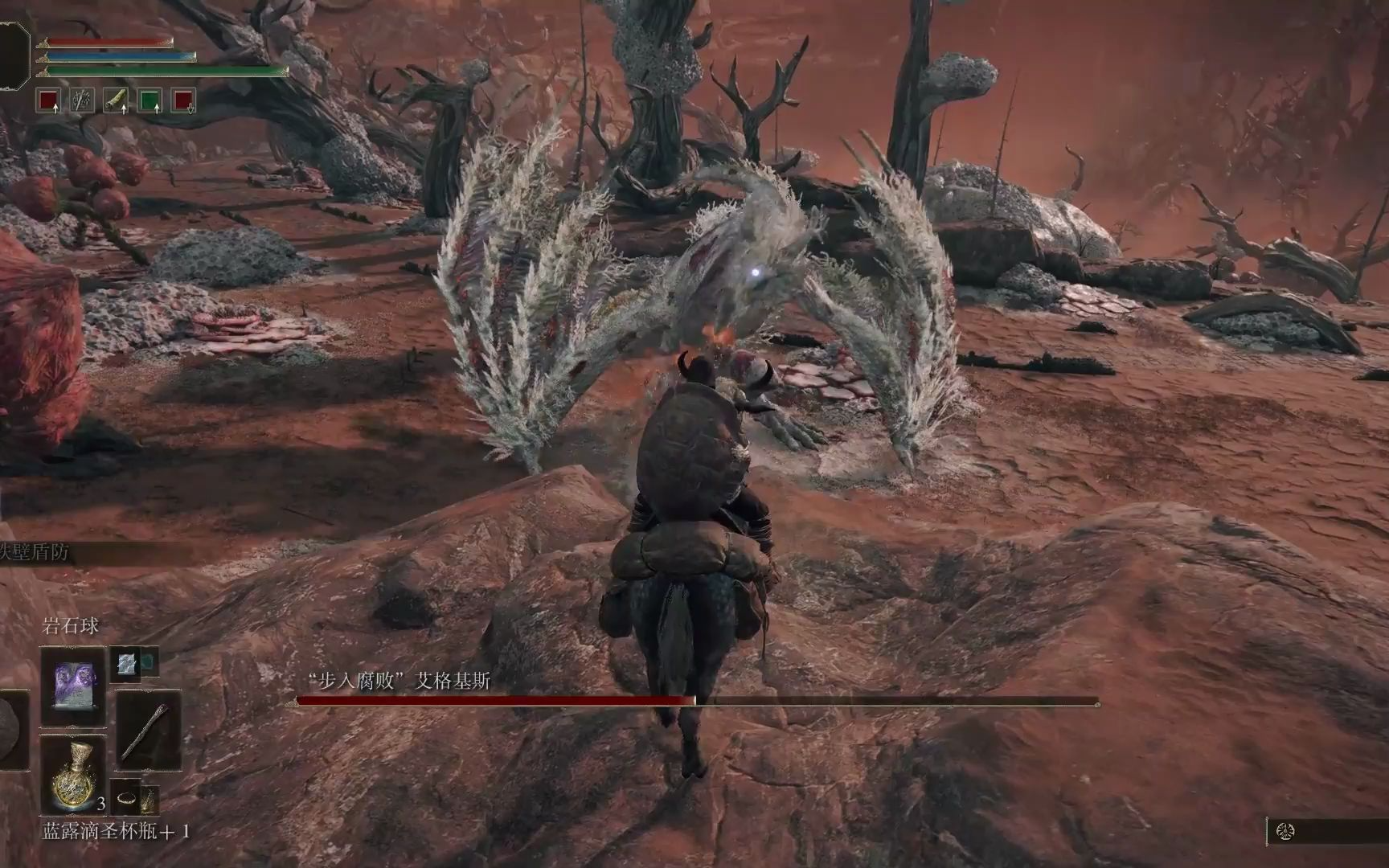Inspect the red buff icon with up arrow
The image size is (1389, 868).
(50, 100)
